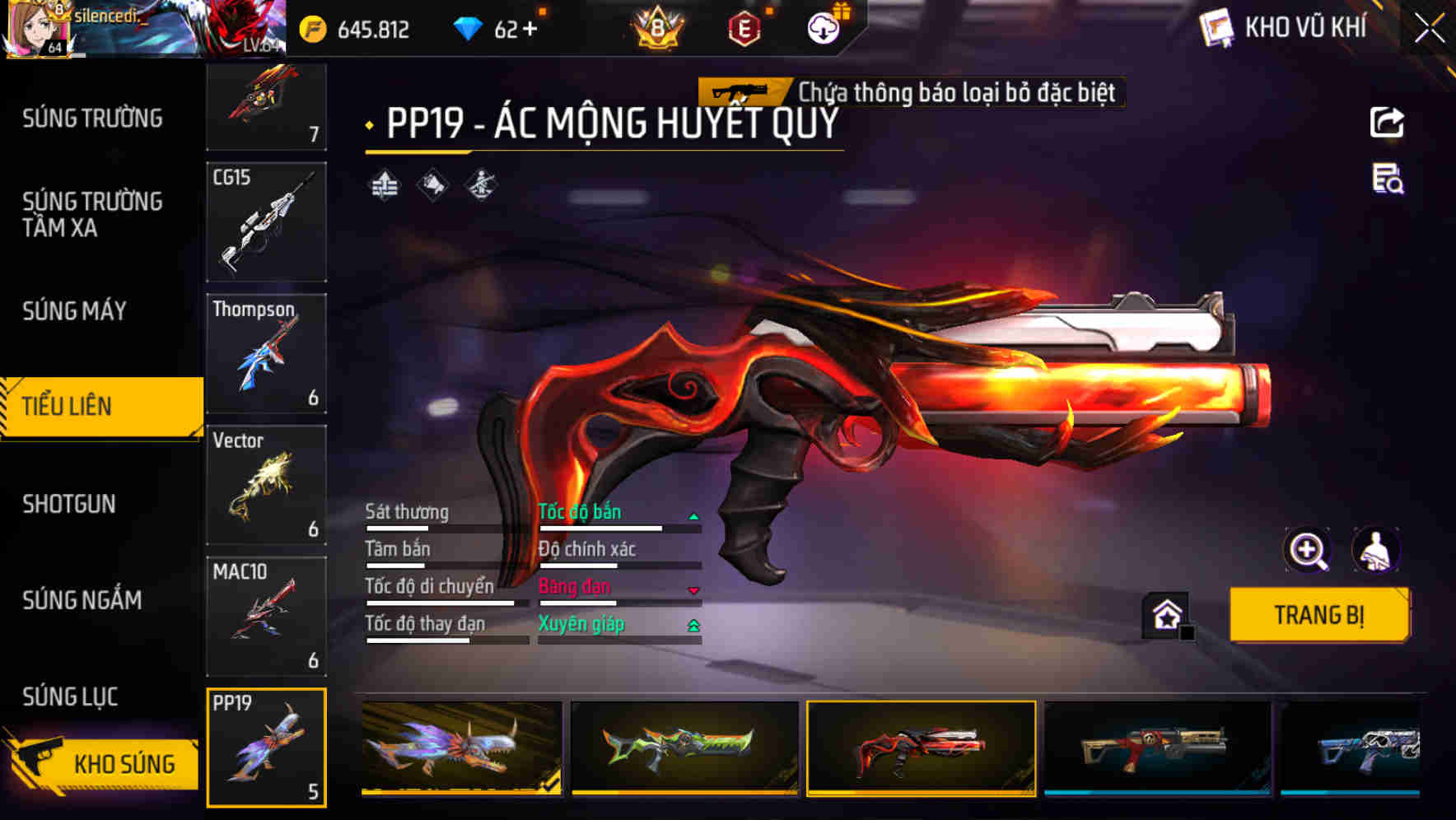Zoom in with the magnifier-plus icon
Image resolution: width=1456 pixels, height=820 pixels.
[x=1308, y=550]
